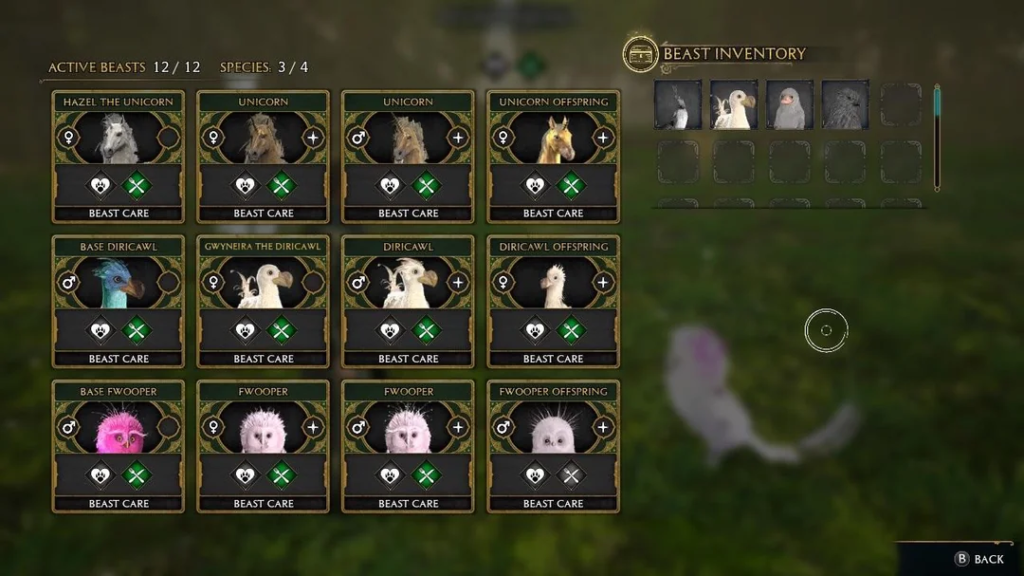The image size is (1024, 576).
Task: Click the heart paw icon on Base Diricawl
Action: coord(100,330)
